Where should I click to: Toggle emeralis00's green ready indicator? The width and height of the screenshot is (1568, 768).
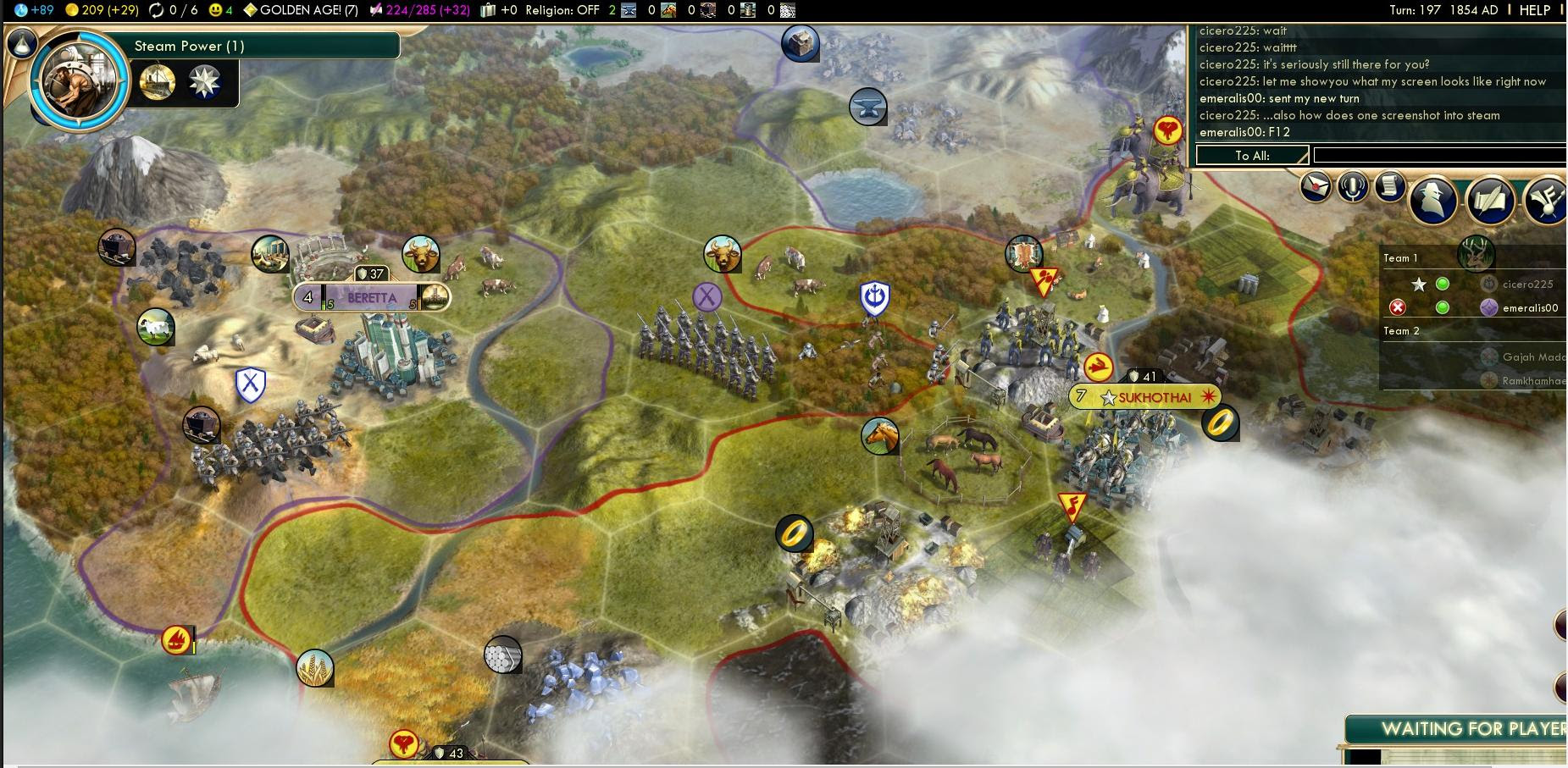(x=1443, y=307)
